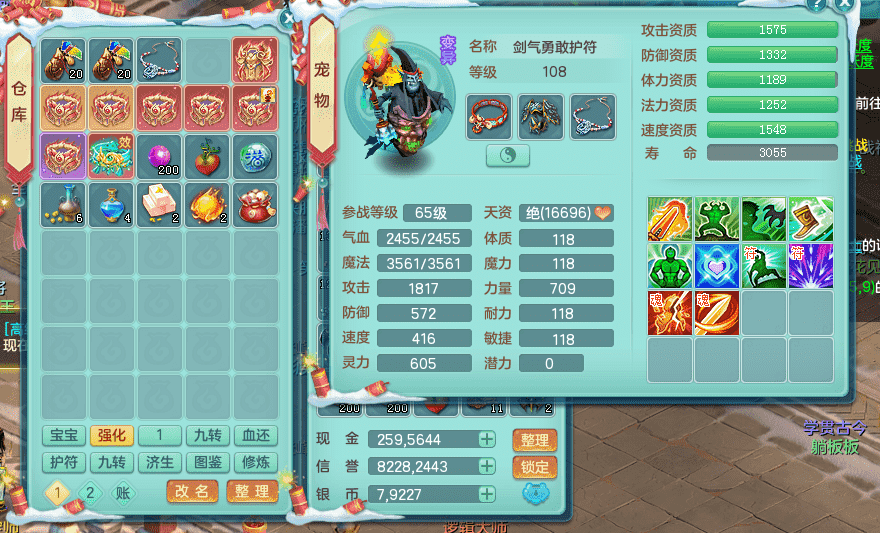The image size is (880, 533).
Task: Select the blue potion stack of 4
Action: click(112, 204)
